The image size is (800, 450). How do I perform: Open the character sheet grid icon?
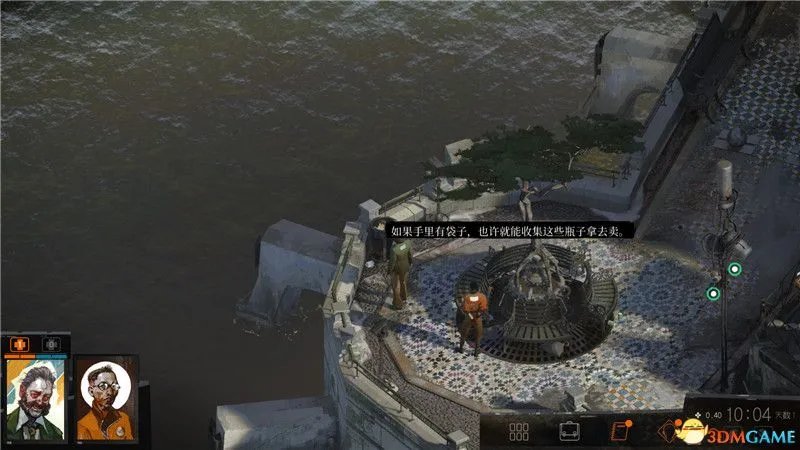coord(518,432)
